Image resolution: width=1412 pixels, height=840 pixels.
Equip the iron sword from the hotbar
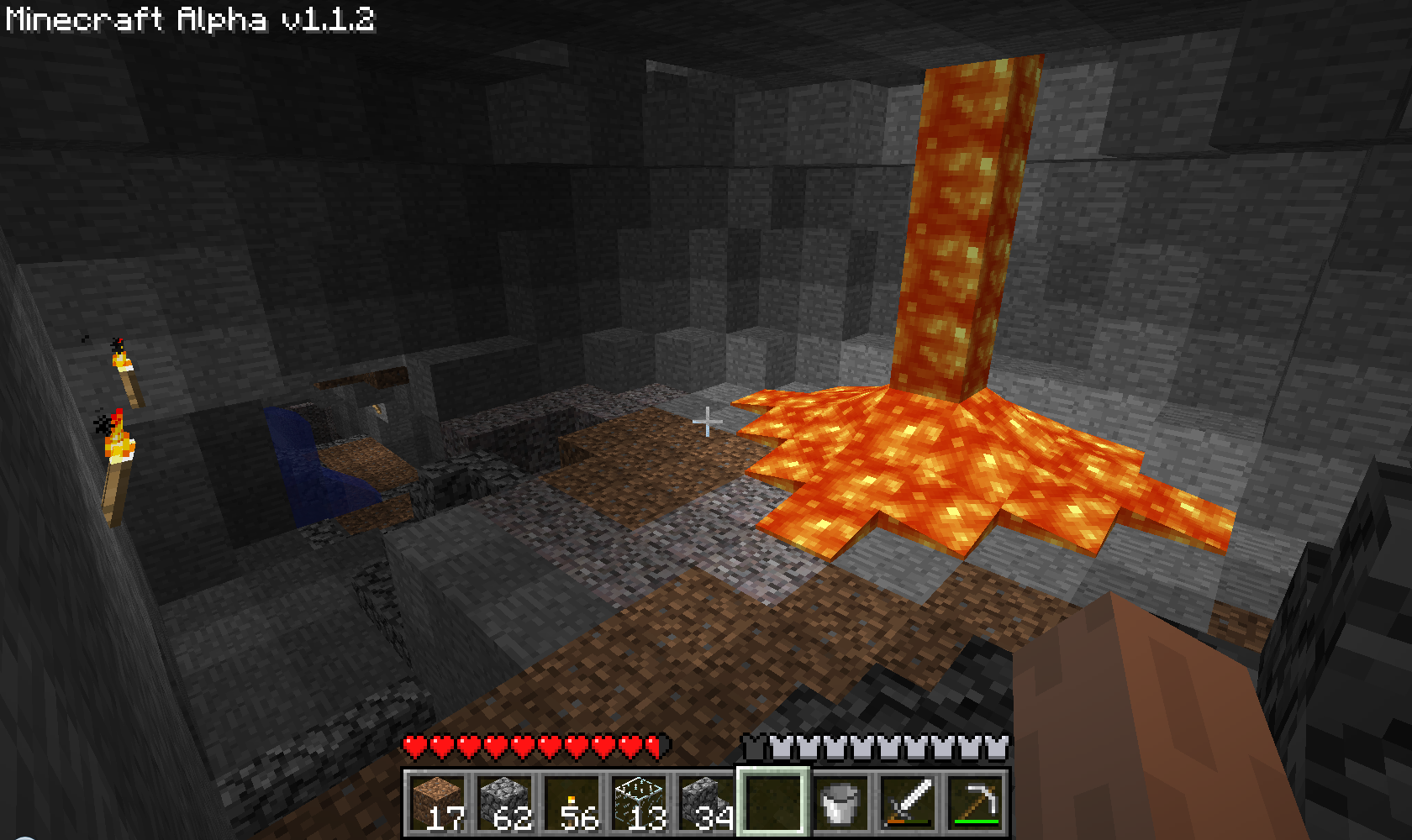coord(909,803)
